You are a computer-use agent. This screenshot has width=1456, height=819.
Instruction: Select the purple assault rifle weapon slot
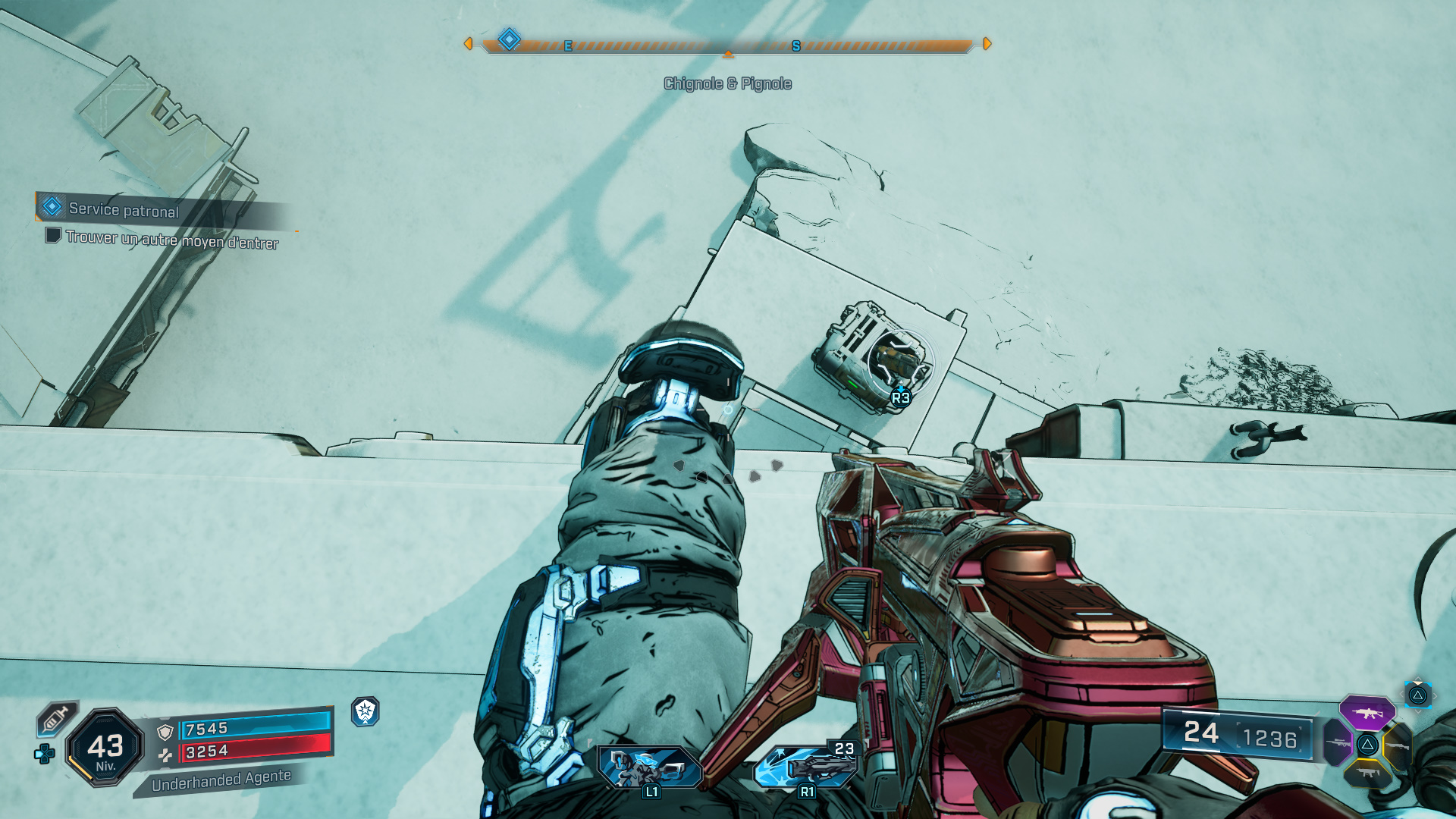pyautogui.click(x=1367, y=713)
